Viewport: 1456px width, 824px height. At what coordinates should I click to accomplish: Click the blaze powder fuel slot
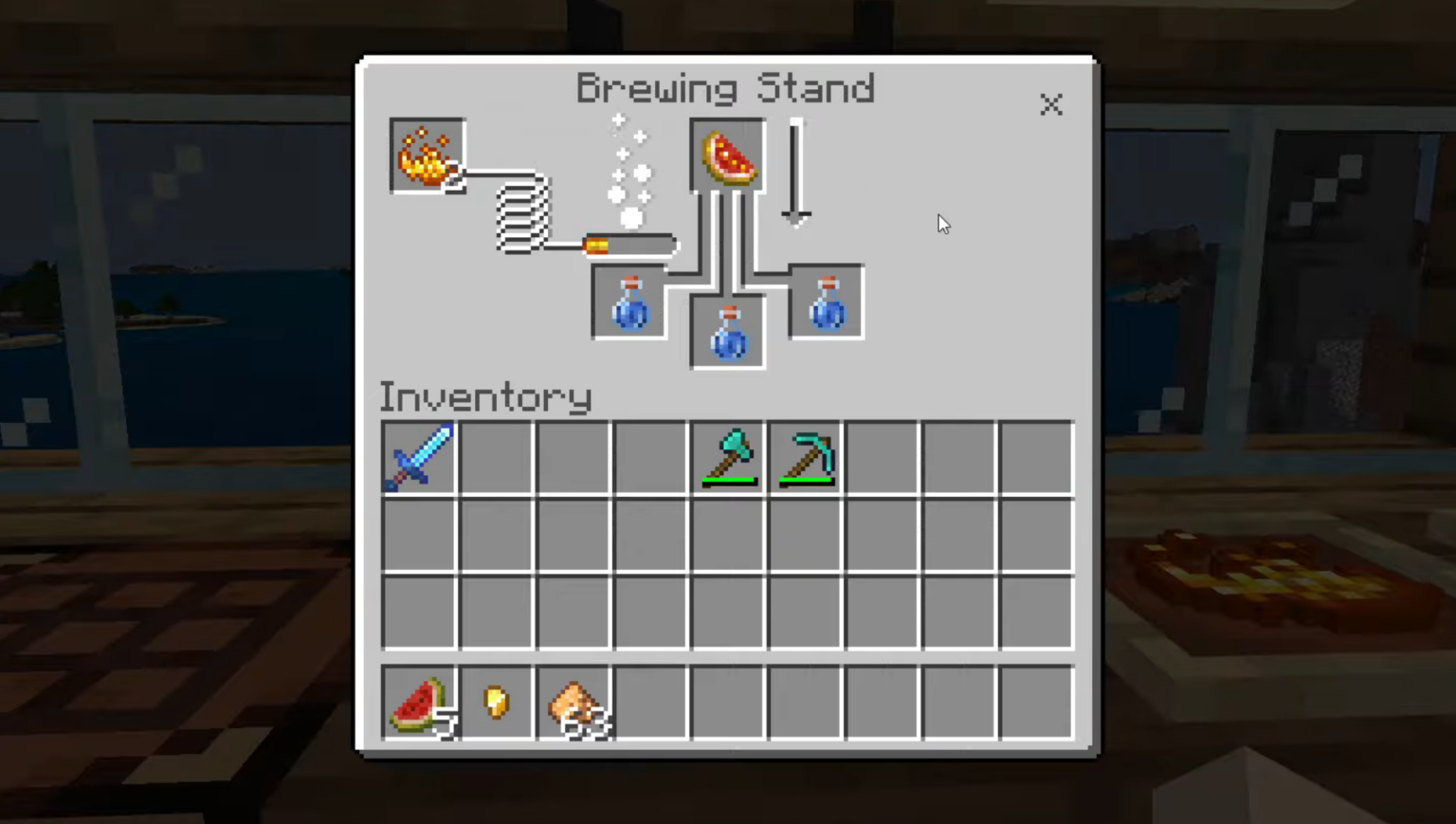[427, 155]
